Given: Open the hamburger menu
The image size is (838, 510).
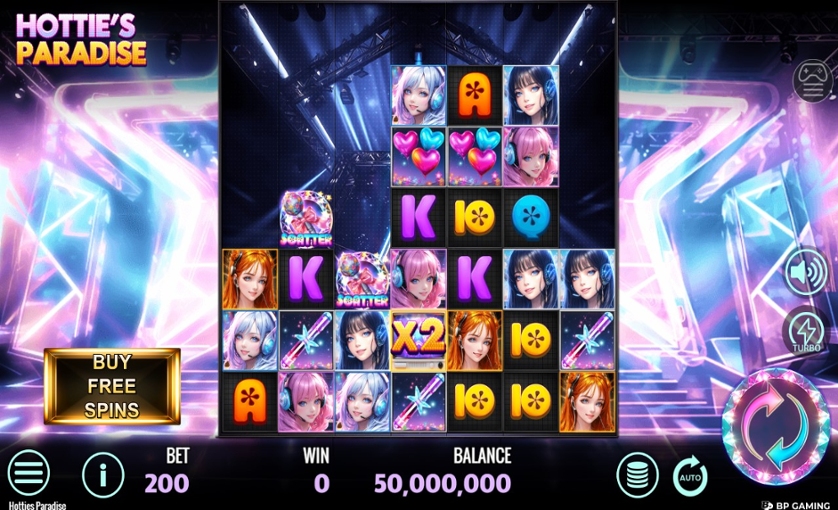Looking at the screenshot, I should 29,473.
